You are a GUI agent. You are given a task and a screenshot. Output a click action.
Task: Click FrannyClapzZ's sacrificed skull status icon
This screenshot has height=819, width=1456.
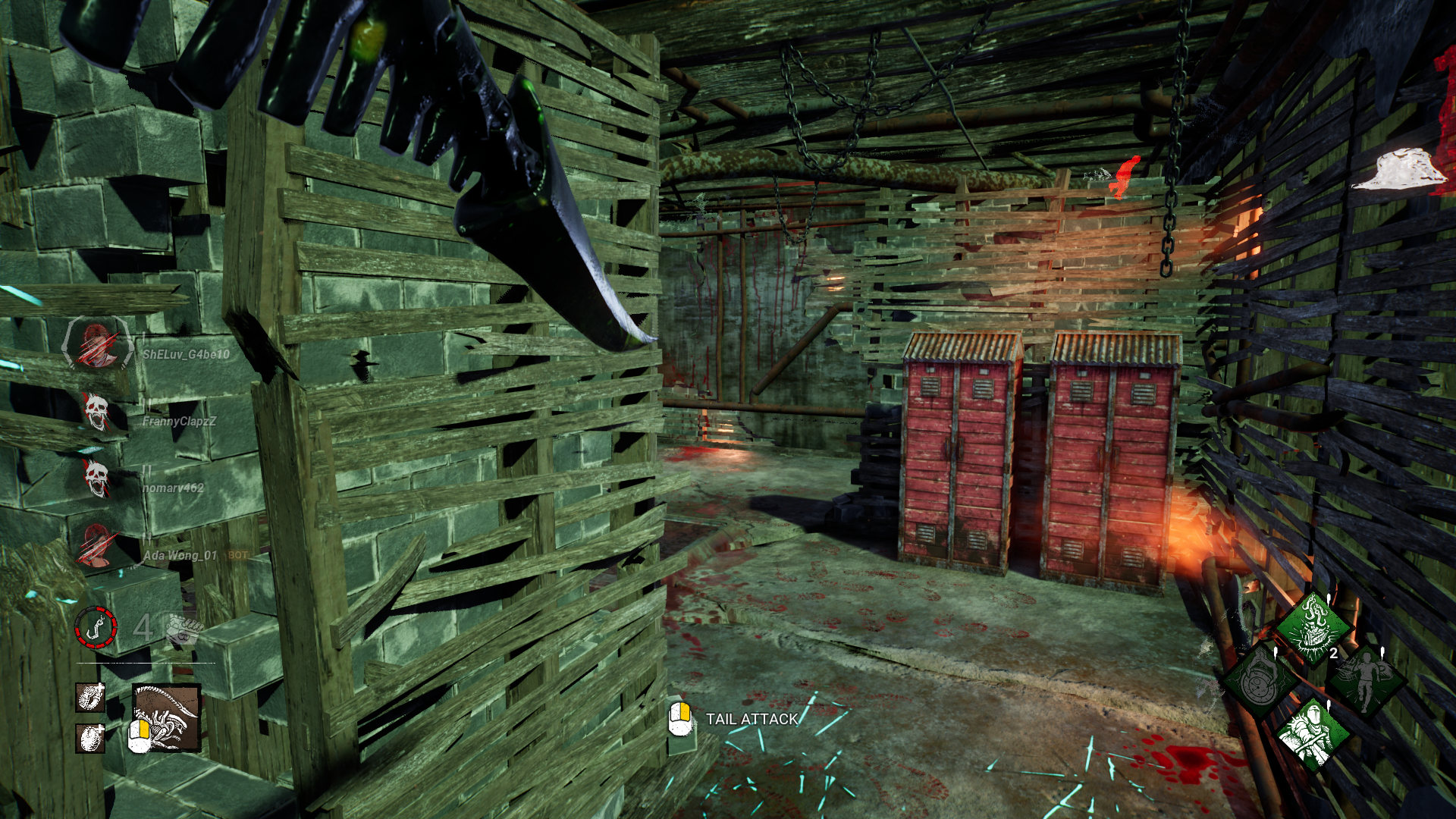coord(96,412)
